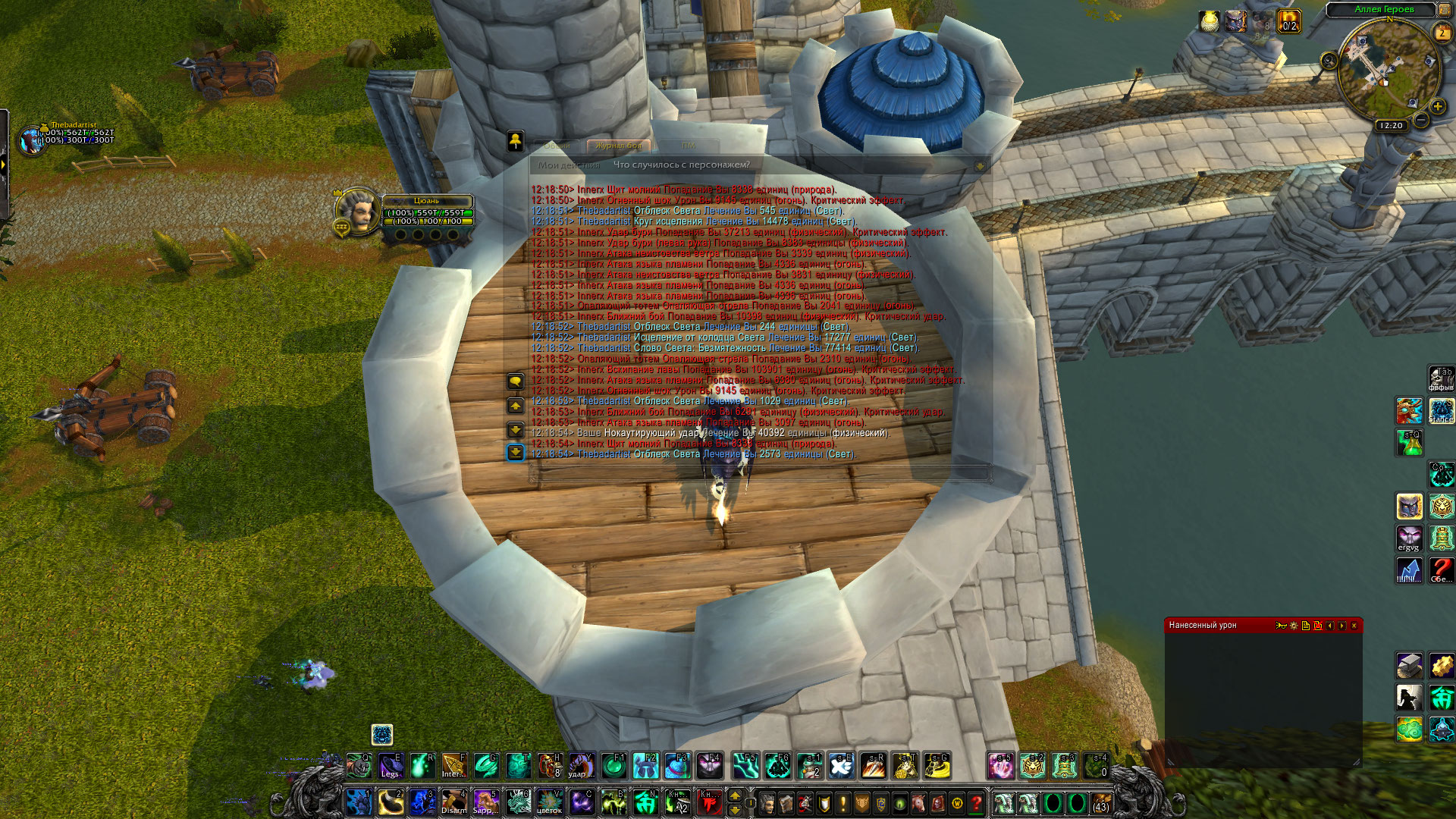Open the chat menu speech bubble button

(x=515, y=381)
